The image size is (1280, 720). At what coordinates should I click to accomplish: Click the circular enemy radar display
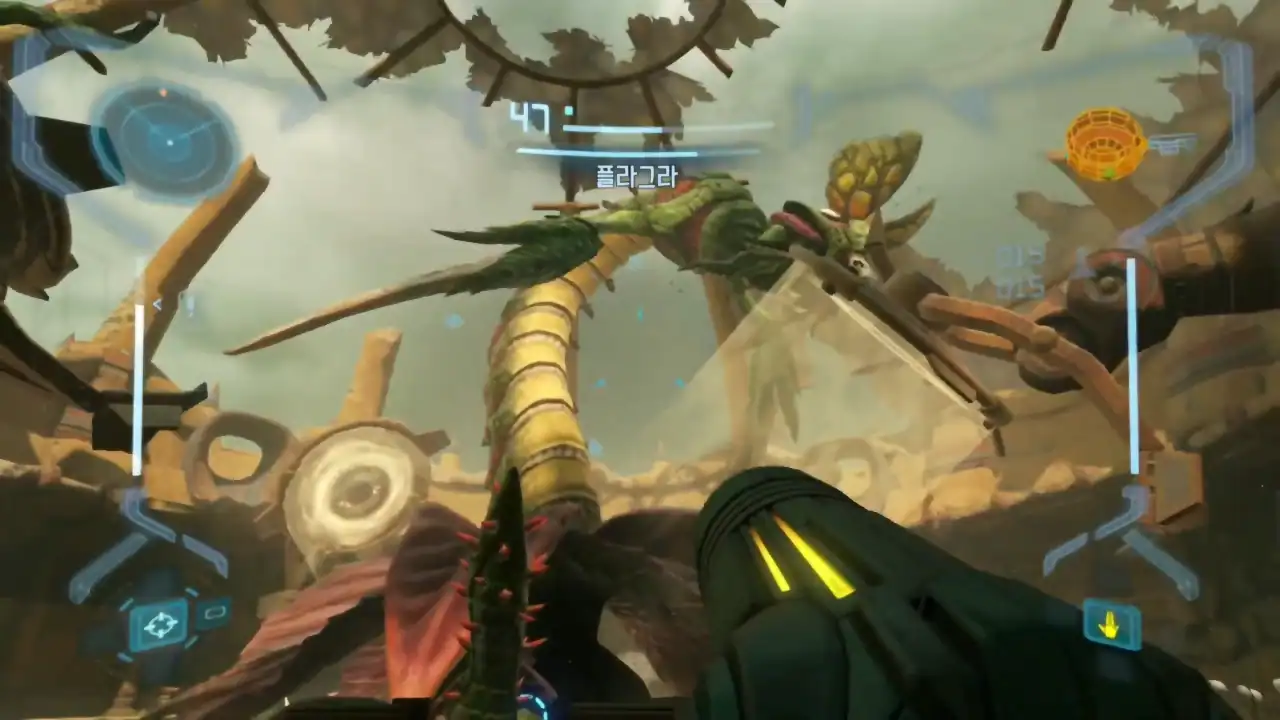(x=169, y=141)
